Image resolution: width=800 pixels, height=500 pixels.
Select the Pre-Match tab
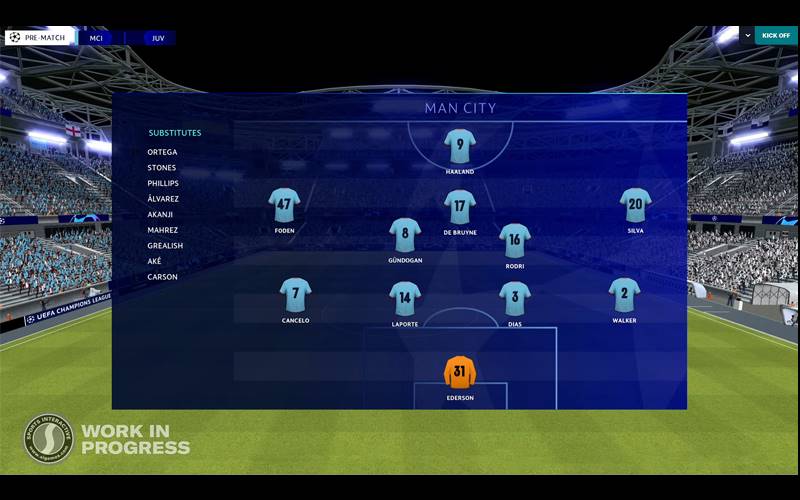click(39, 38)
